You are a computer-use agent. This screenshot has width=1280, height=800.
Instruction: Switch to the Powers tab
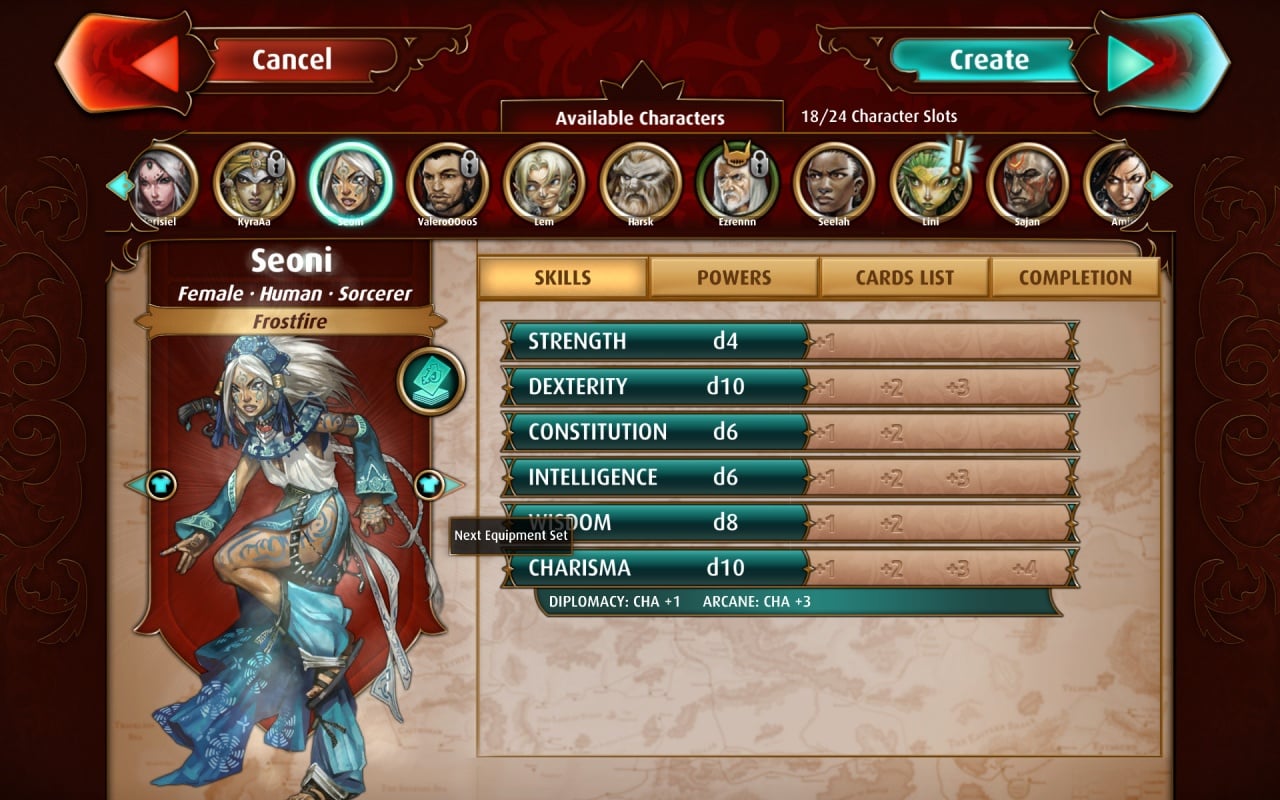click(734, 278)
